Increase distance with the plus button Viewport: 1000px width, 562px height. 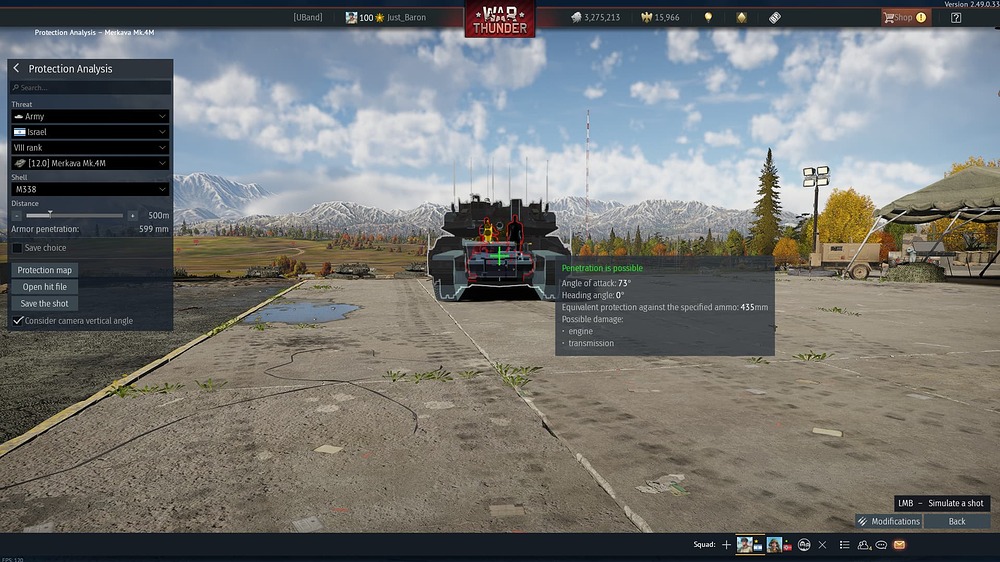click(132, 215)
